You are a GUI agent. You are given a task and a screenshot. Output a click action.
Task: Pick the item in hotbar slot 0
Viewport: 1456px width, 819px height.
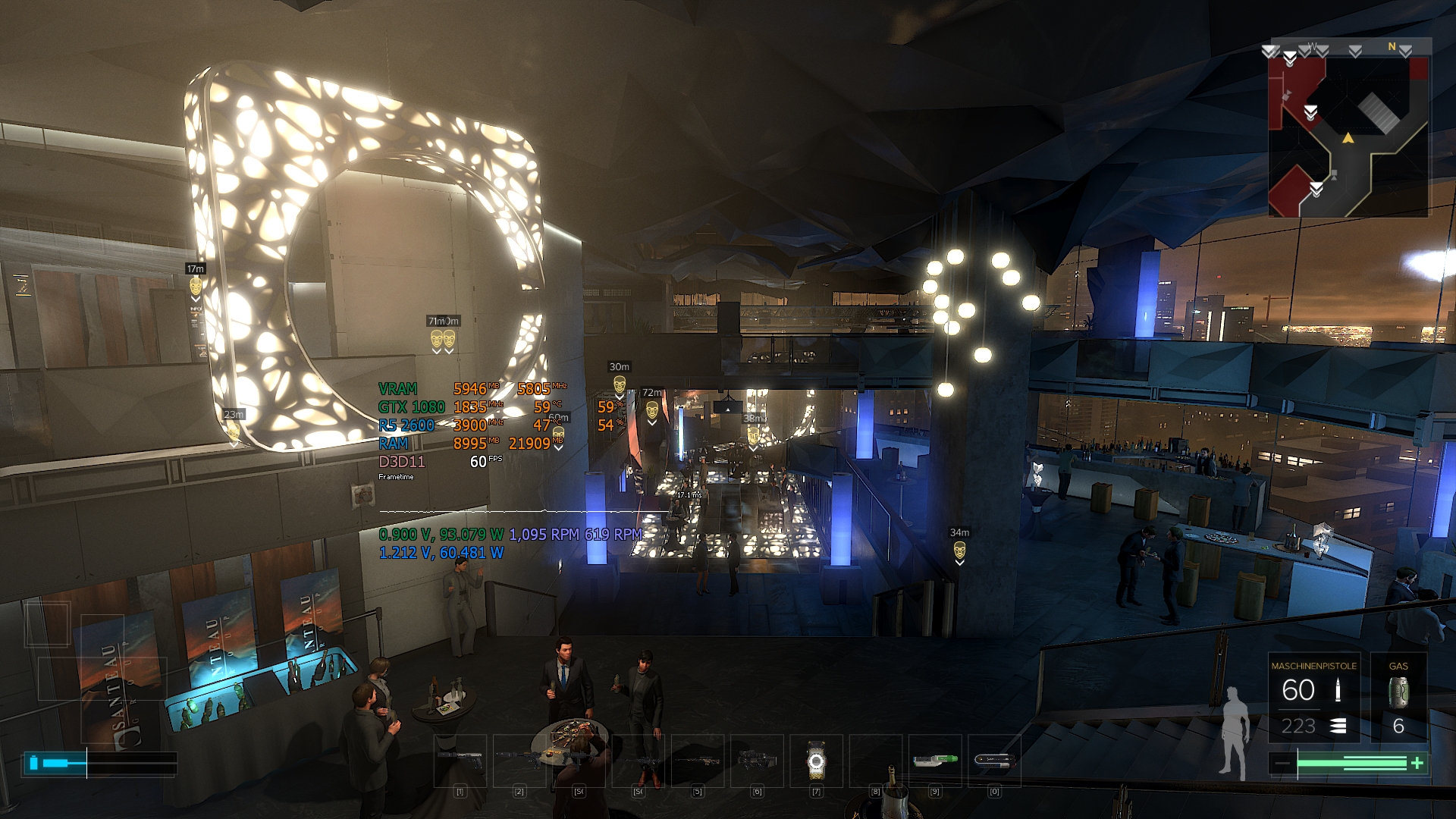pyautogui.click(x=994, y=760)
